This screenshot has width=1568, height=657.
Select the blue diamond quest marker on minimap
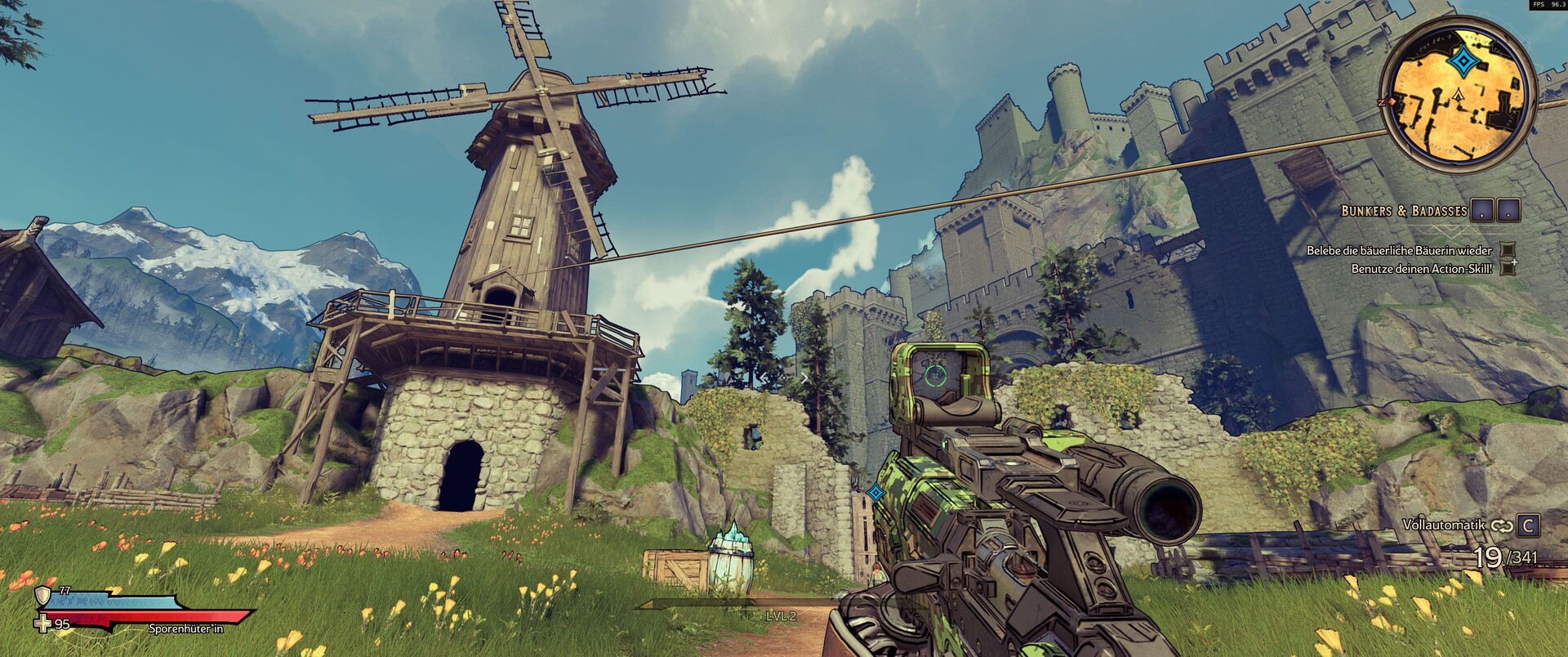pyautogui.click(x=1459, y=61)
